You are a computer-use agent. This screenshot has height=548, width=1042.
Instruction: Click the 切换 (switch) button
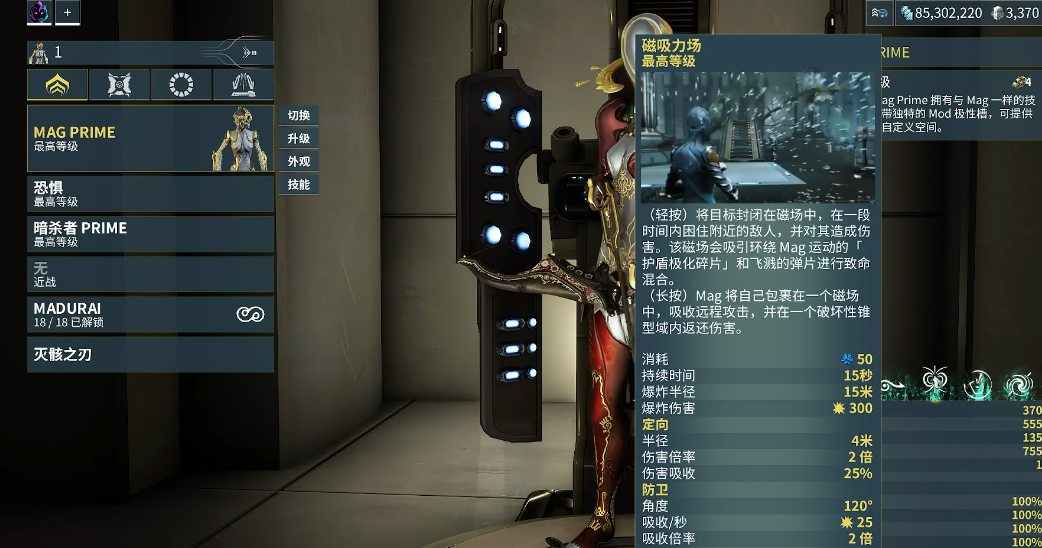[x=298, y=115]
